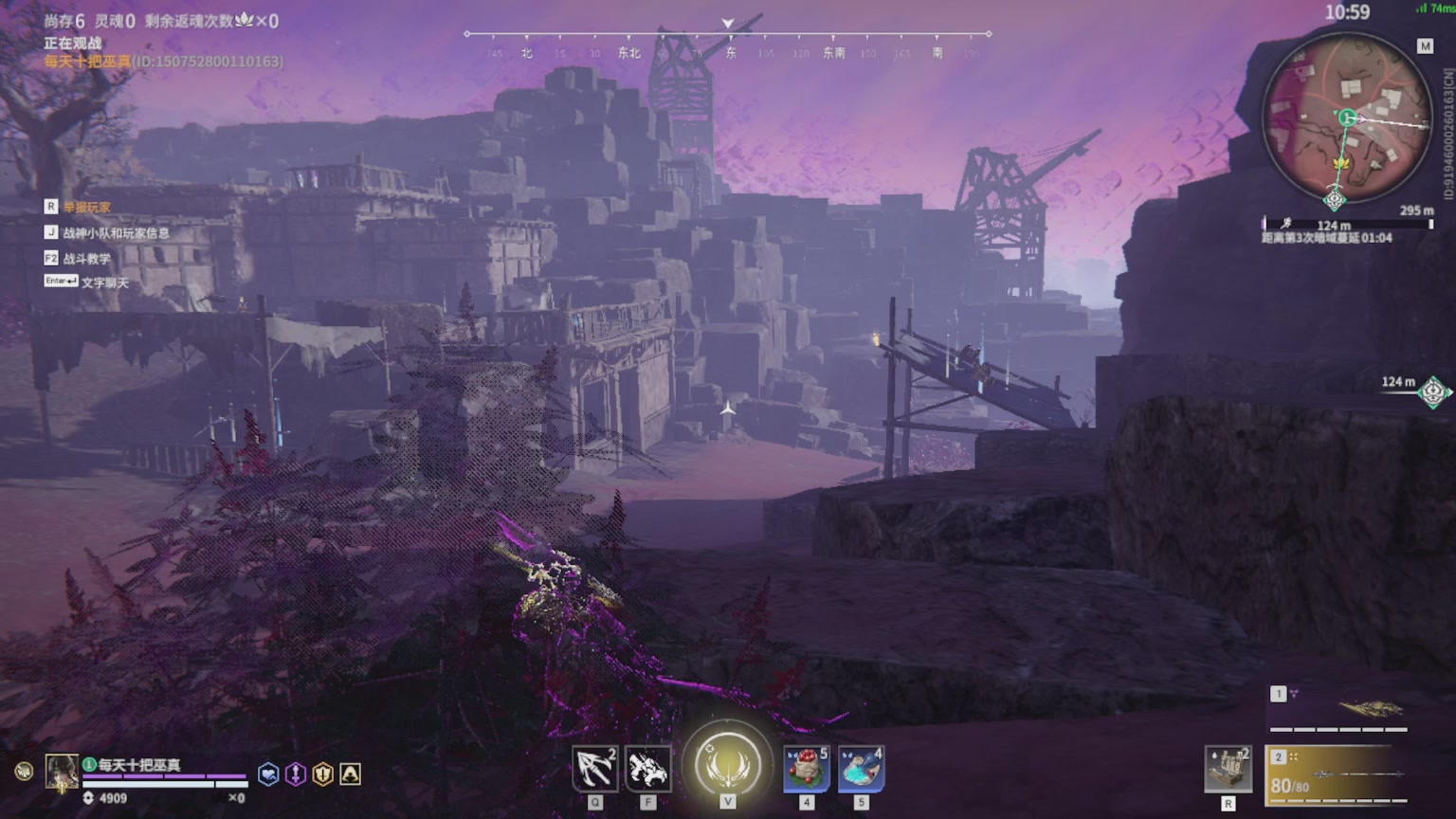Click the waypoint marker on the minimap's lower edge
Image resolution: width=1456 pixels, height=819 pixels.
pos(1335,200)
